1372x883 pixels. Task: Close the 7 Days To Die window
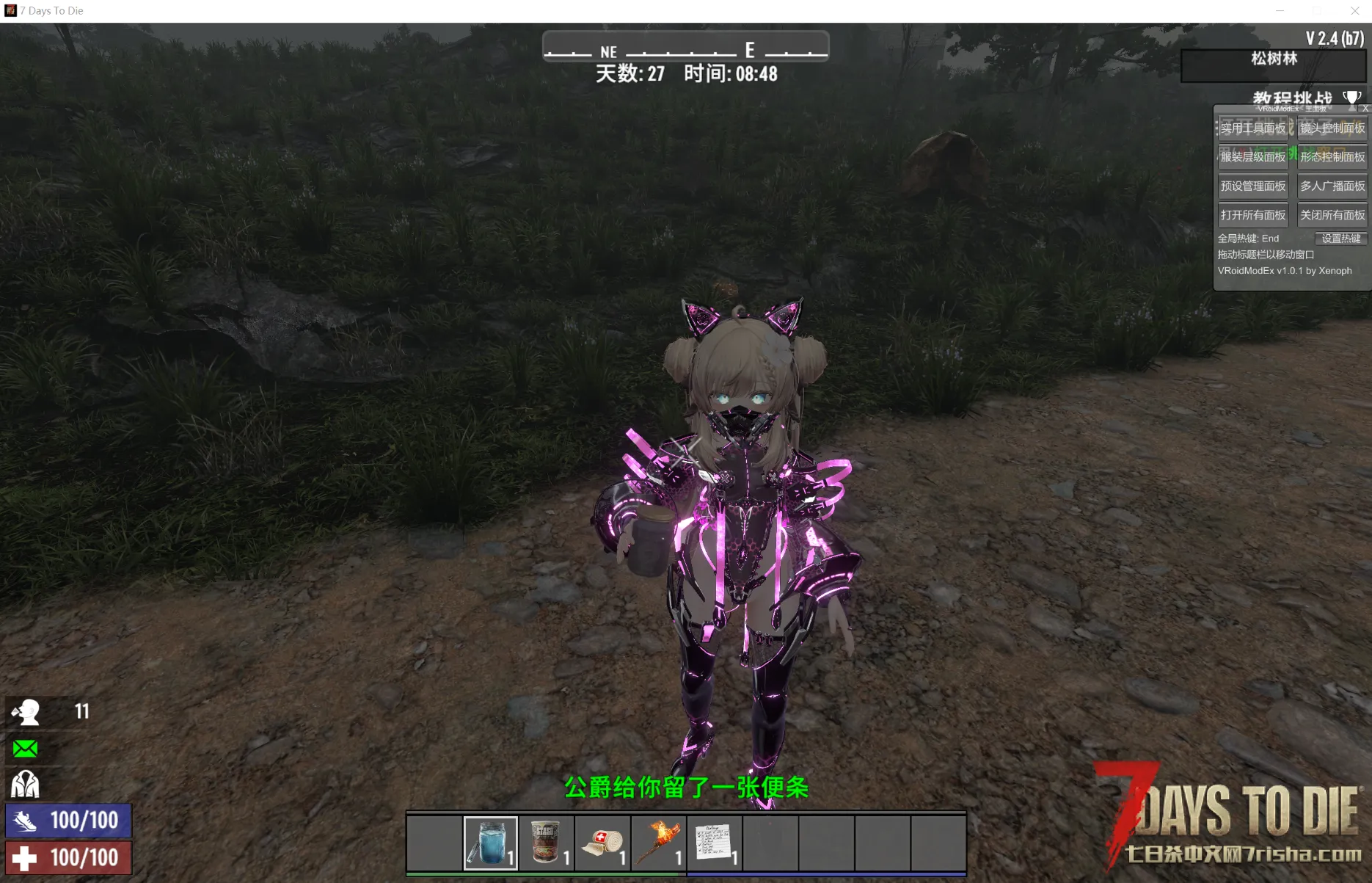click(x=1354, y=11)
